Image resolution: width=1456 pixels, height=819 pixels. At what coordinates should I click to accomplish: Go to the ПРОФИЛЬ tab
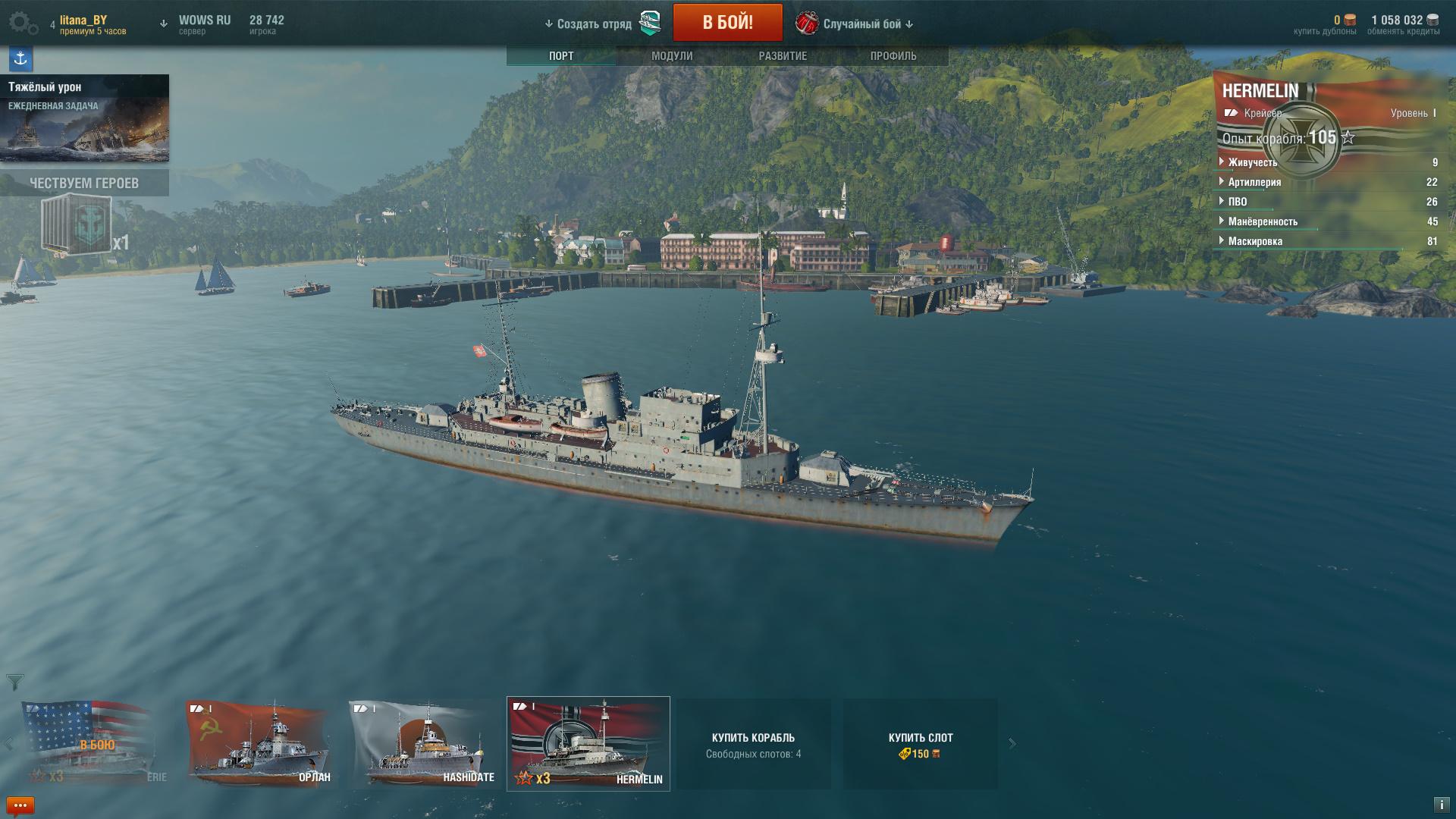[x=893, y=56]
